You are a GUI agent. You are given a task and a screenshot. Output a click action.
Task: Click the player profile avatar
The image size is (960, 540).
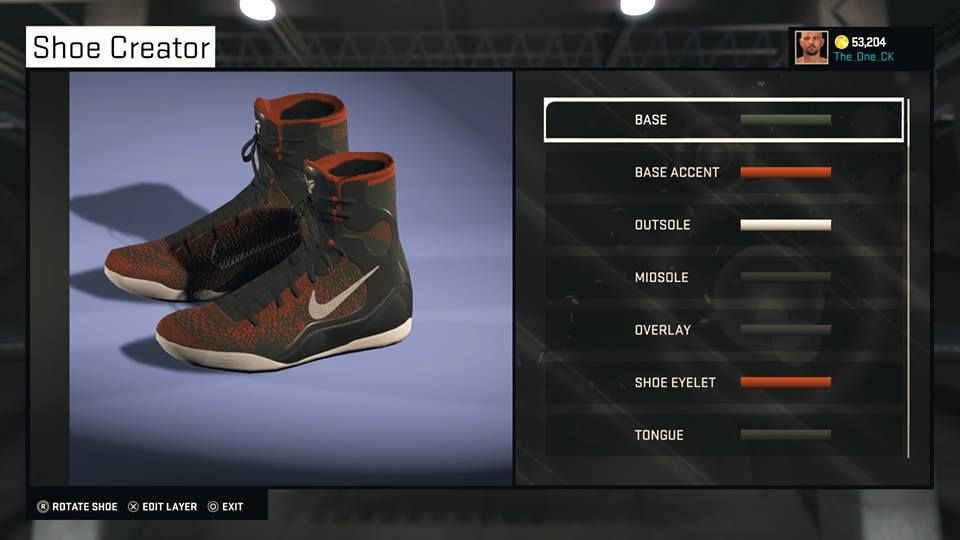[811, 48]
